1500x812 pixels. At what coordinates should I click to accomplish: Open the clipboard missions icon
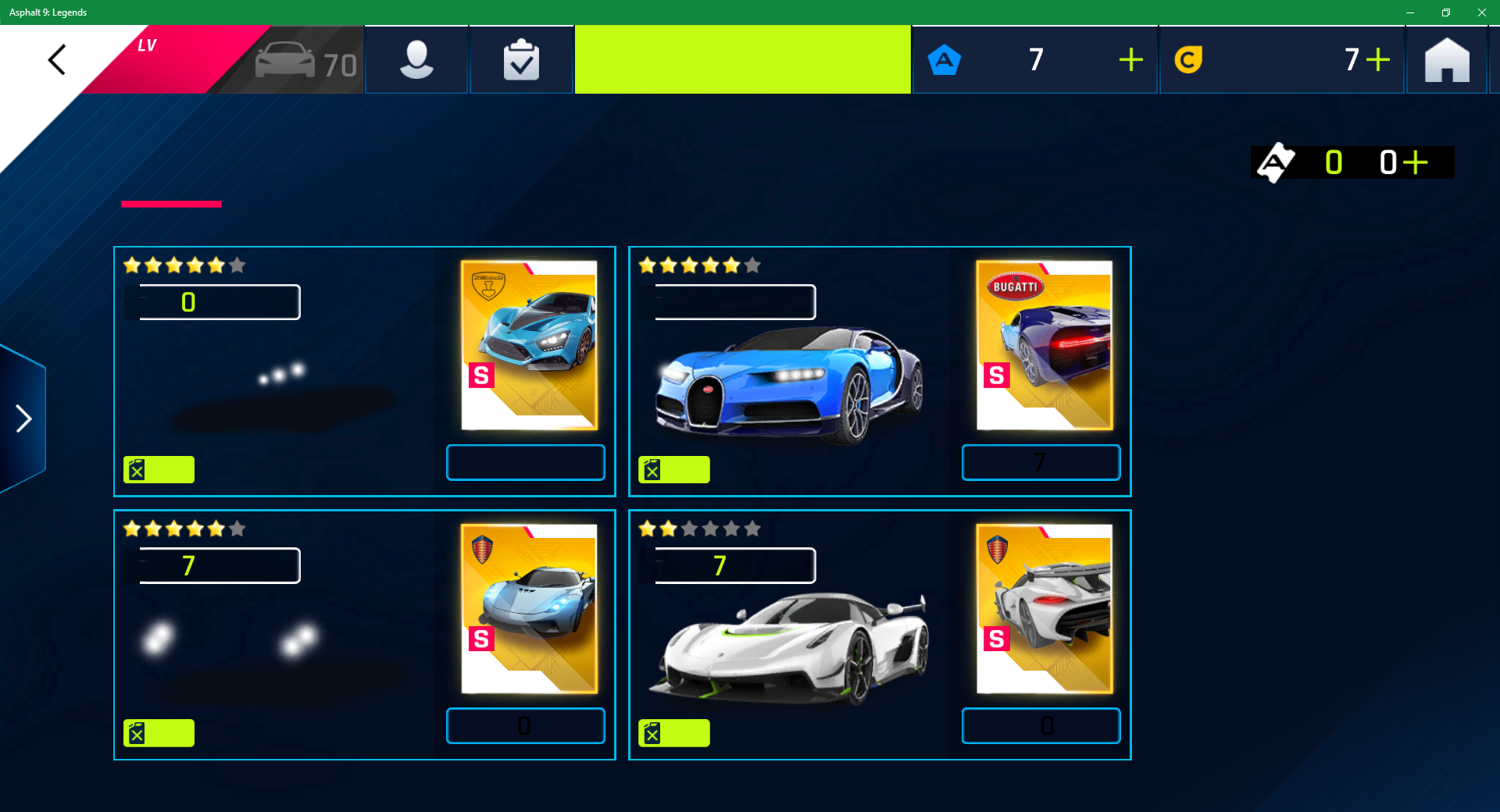[x=521, y=60]
